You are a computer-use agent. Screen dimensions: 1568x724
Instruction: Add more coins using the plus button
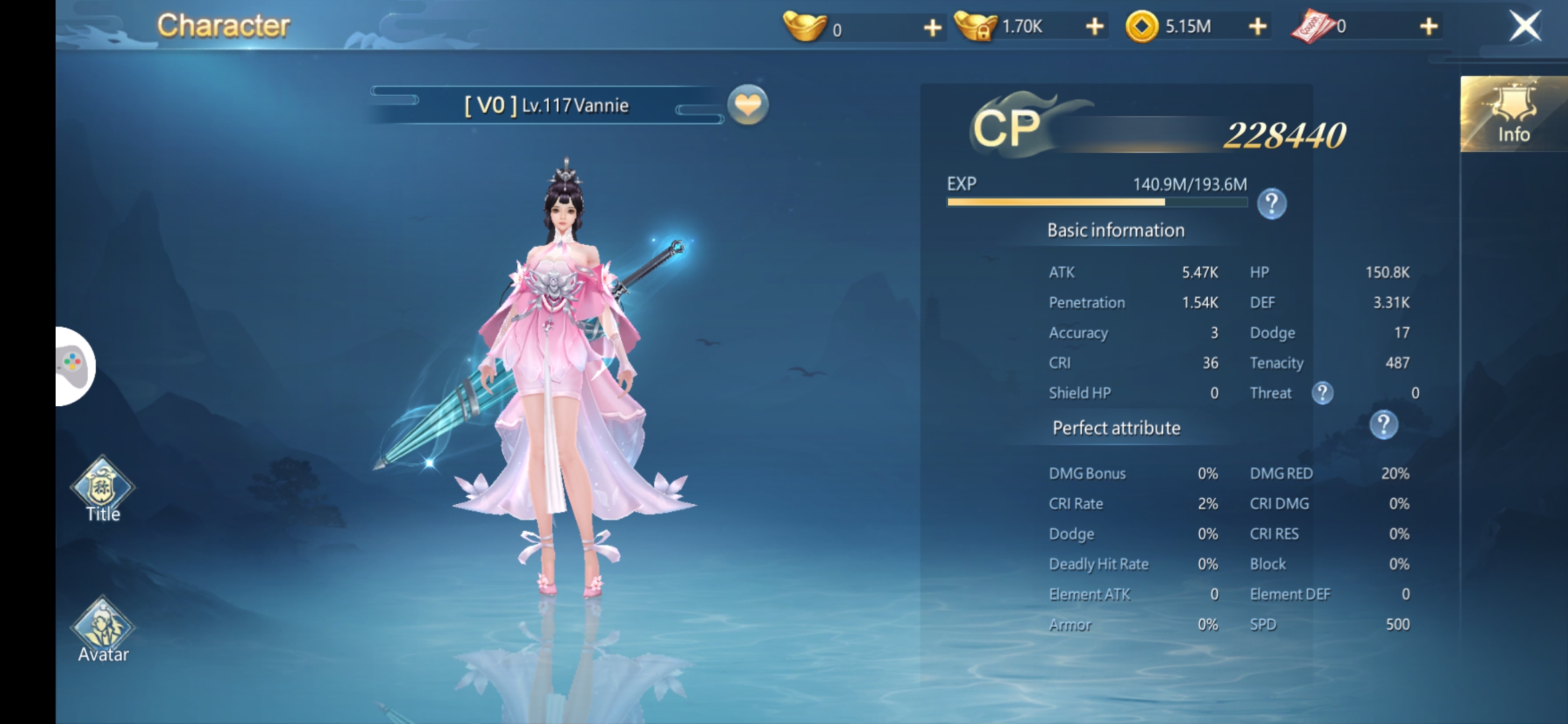point(1258,27)
